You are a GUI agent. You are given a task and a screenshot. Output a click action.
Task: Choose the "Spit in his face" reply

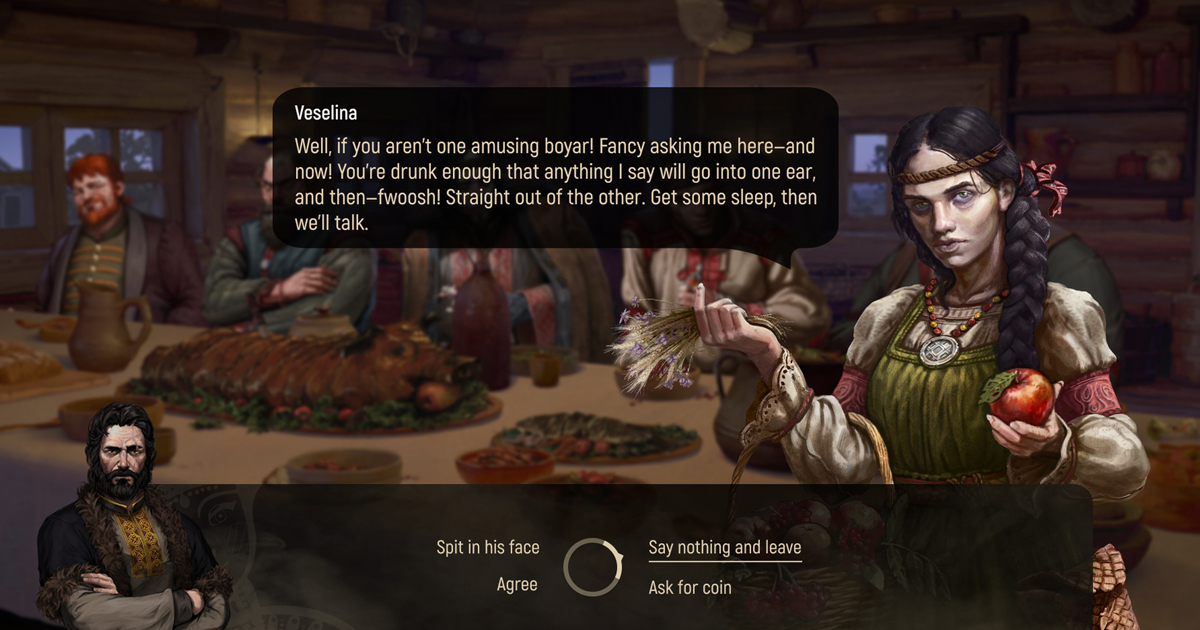(x=487, y=547)
